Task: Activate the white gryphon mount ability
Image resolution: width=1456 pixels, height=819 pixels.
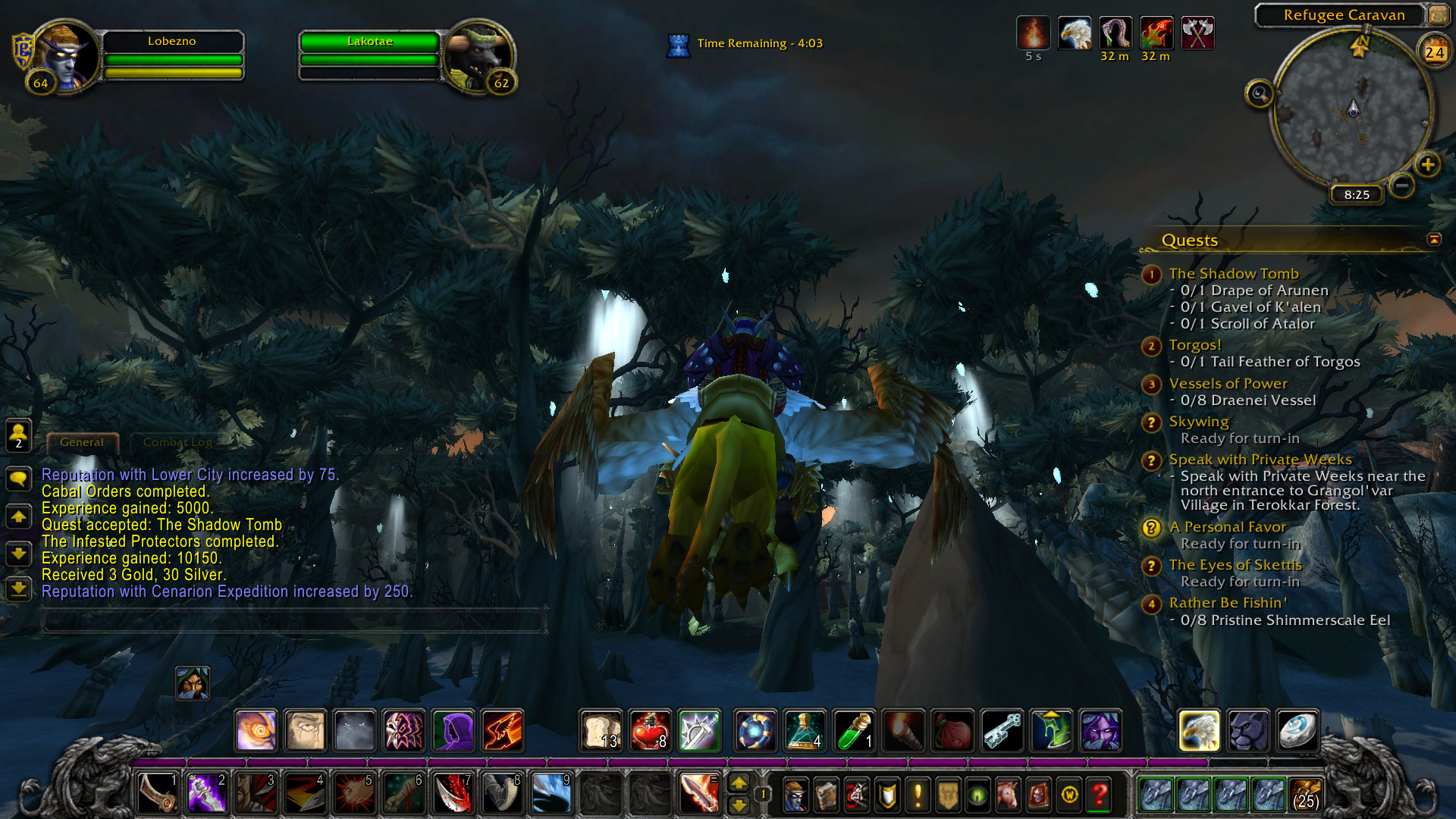Action: (1199, 730)
